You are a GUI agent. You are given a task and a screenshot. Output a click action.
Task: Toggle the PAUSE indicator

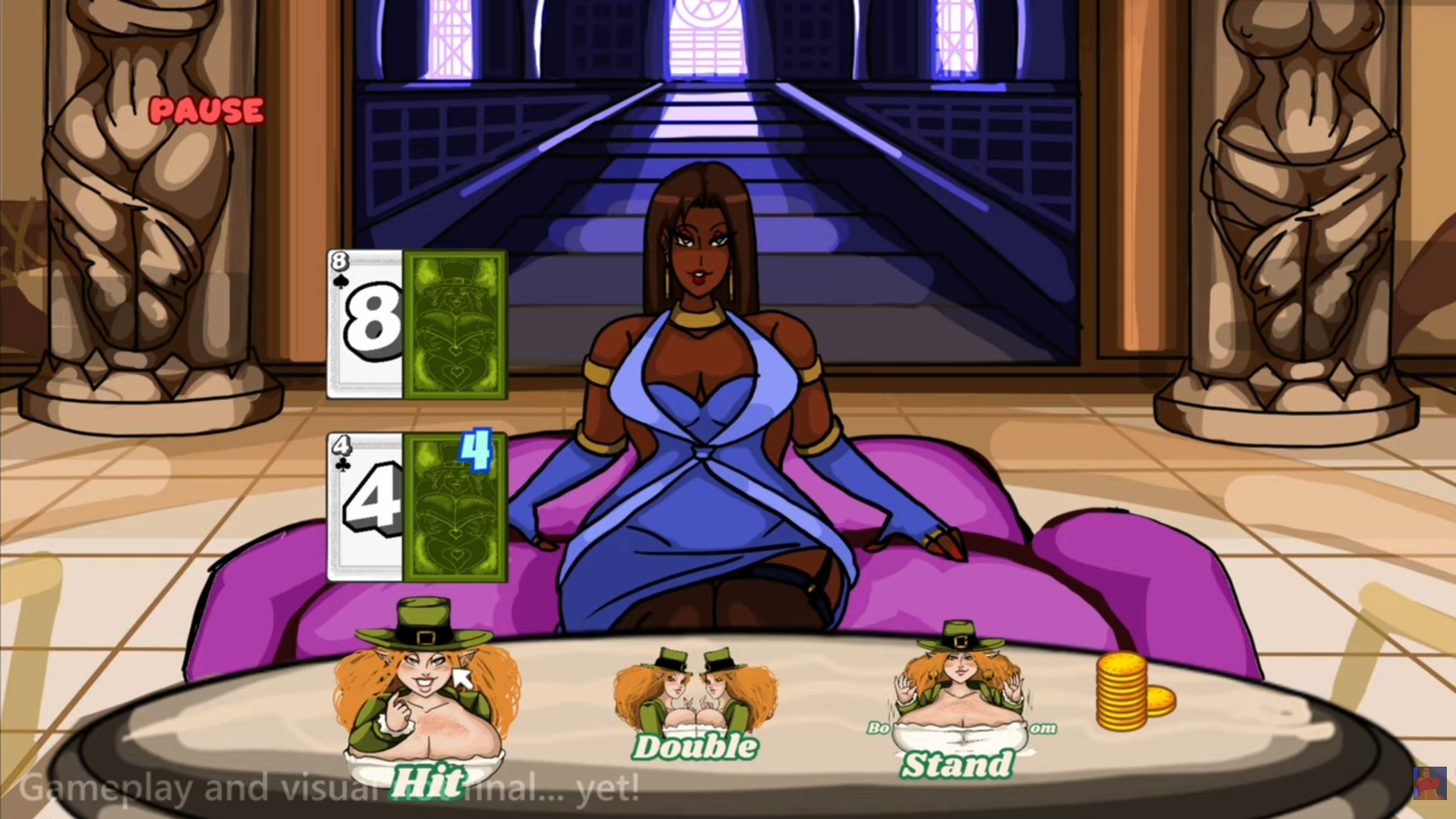[x=206, y=112]
